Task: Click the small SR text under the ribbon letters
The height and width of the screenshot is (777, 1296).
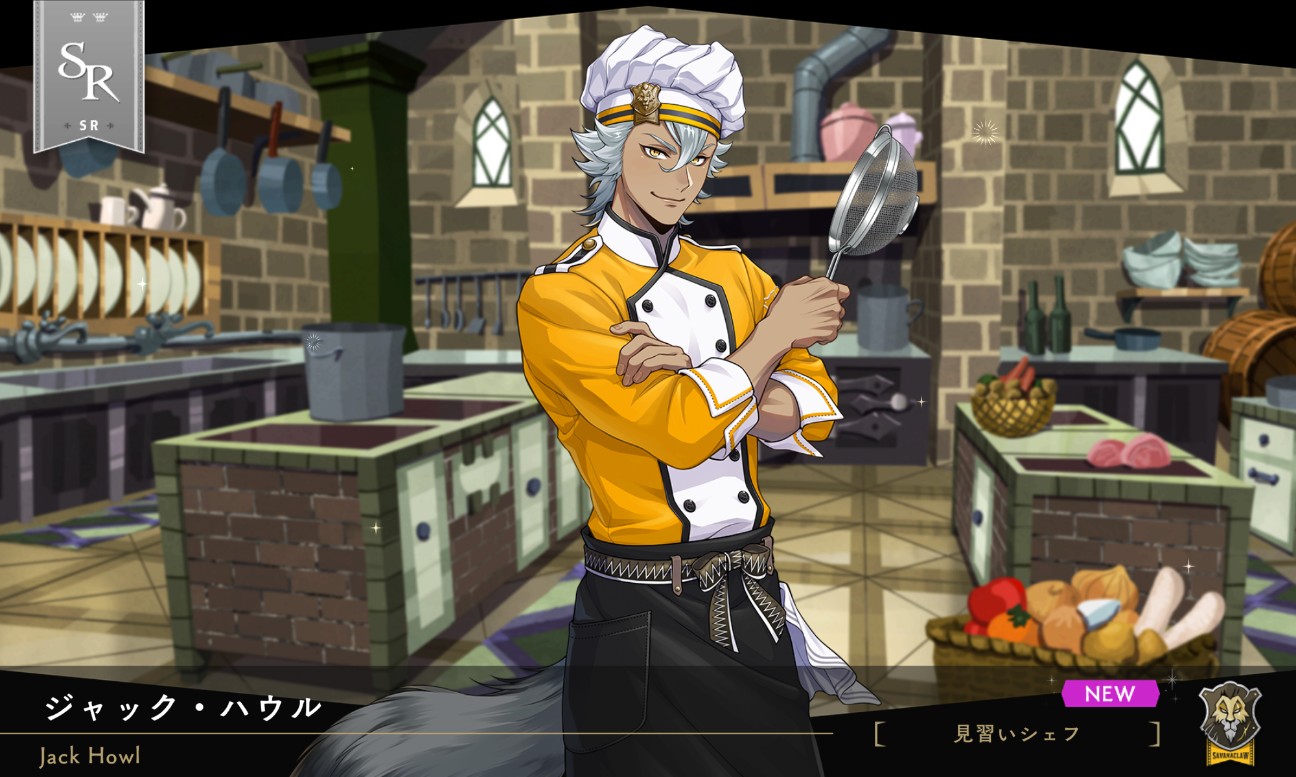Action: pyautogui.click(x=88, y=125)
